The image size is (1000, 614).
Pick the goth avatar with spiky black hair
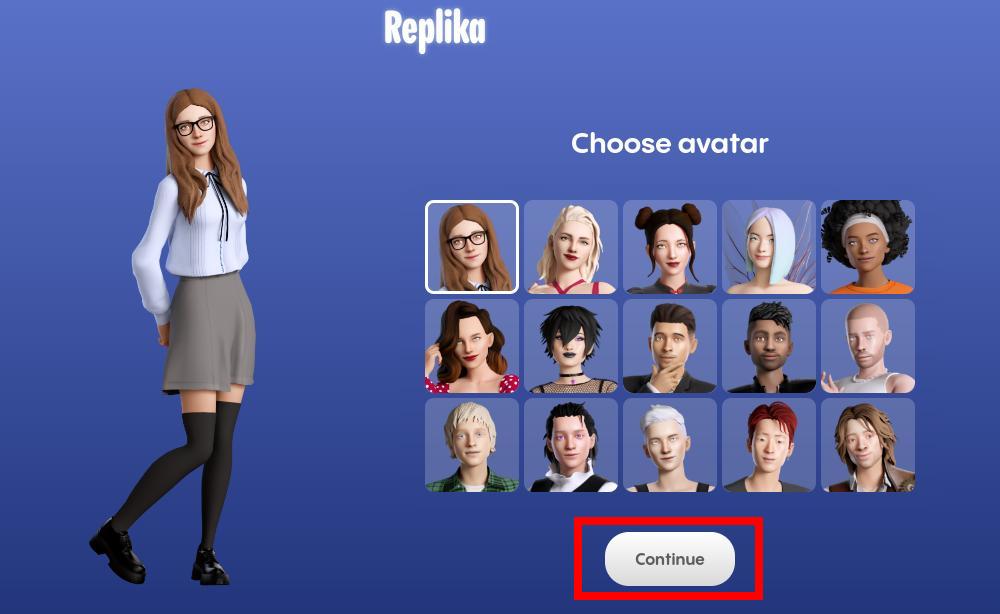571,346
